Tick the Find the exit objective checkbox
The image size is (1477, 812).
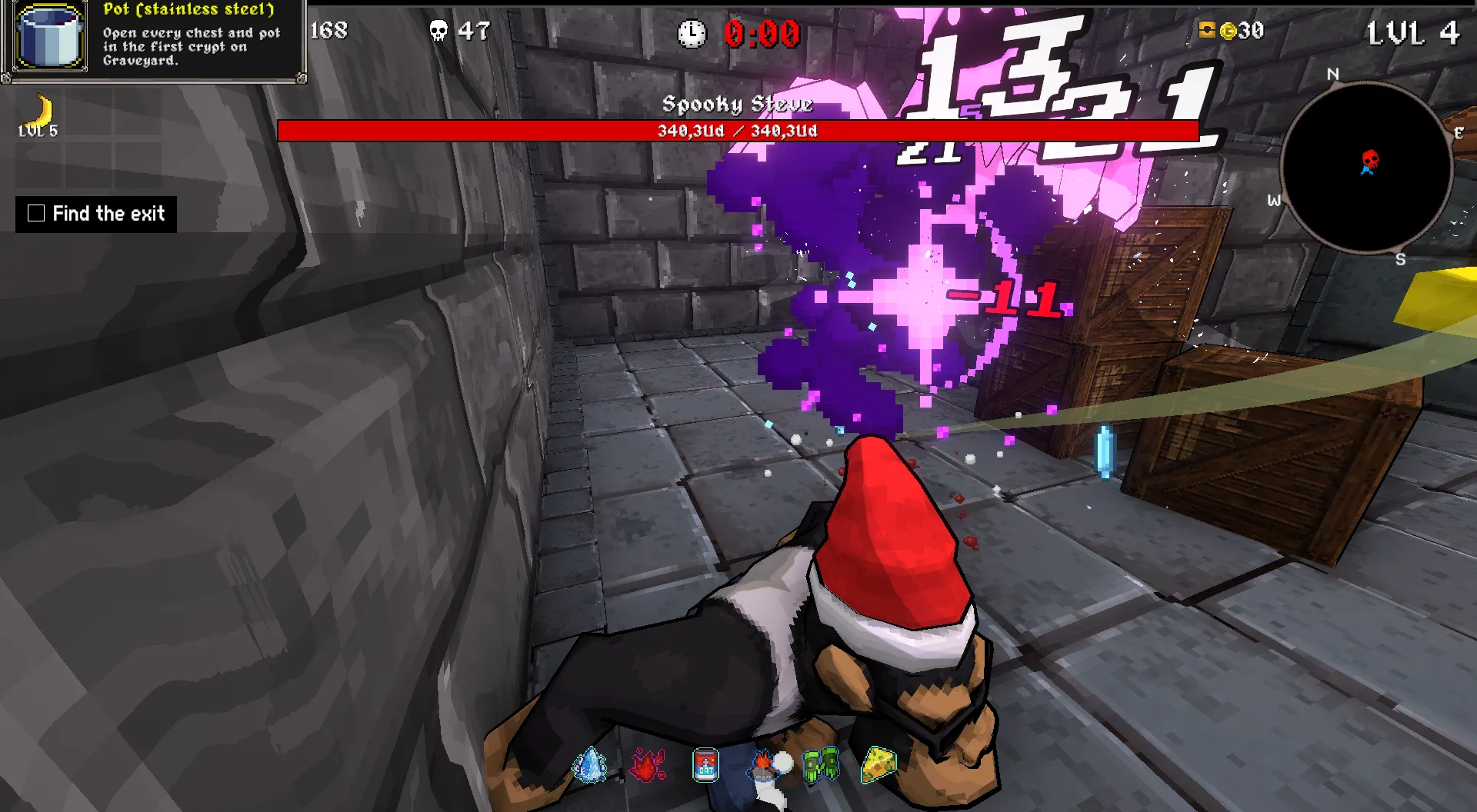[36, 213]
